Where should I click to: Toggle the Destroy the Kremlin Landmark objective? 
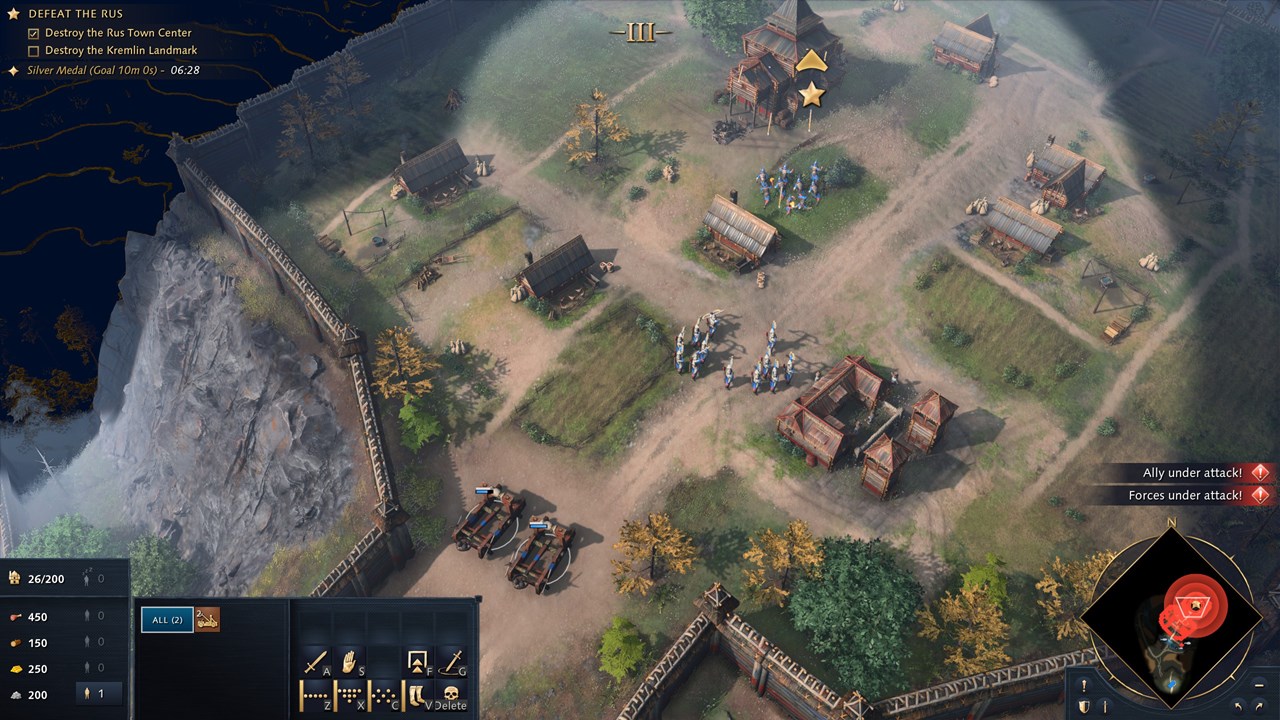coord(34,51)
